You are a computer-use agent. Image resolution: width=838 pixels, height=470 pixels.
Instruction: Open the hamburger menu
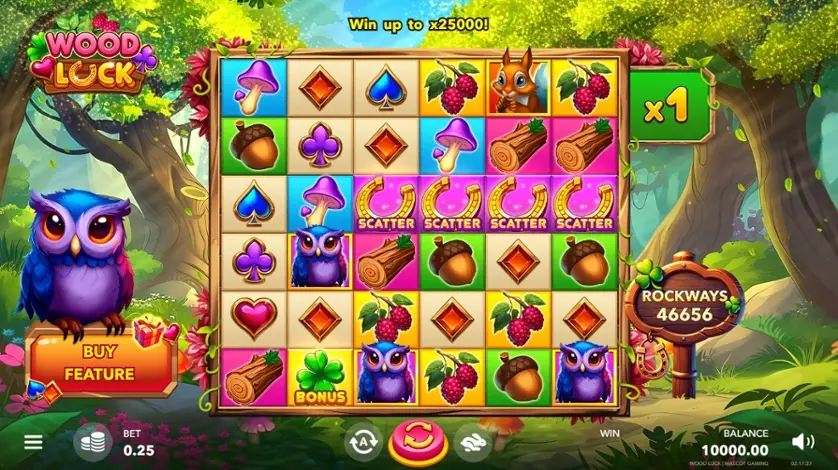tap(34, 441)
